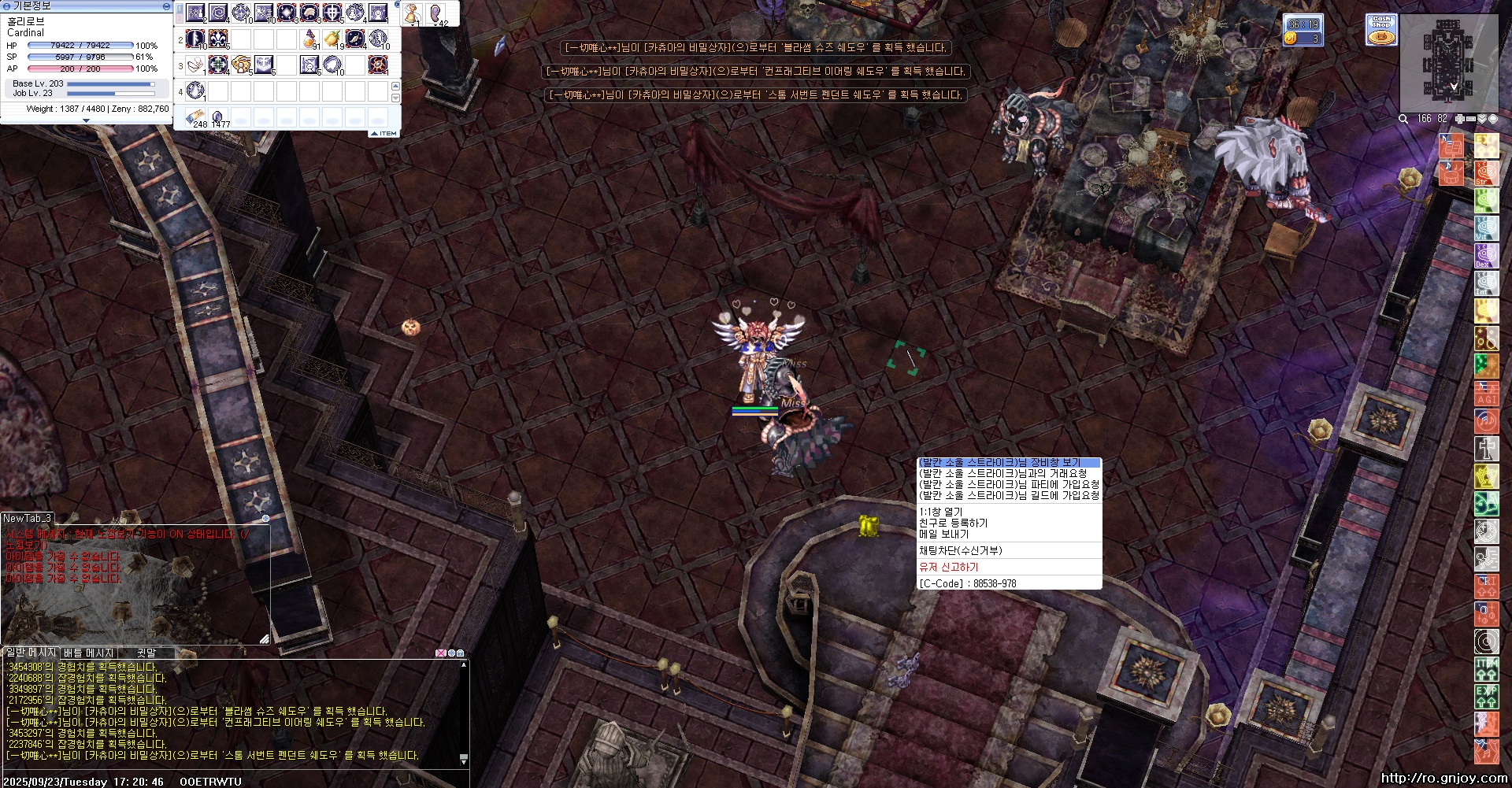Select 채팅차단(수신거부) block chat option
The image size is (1512, 788).
click(x=961, y=550)
